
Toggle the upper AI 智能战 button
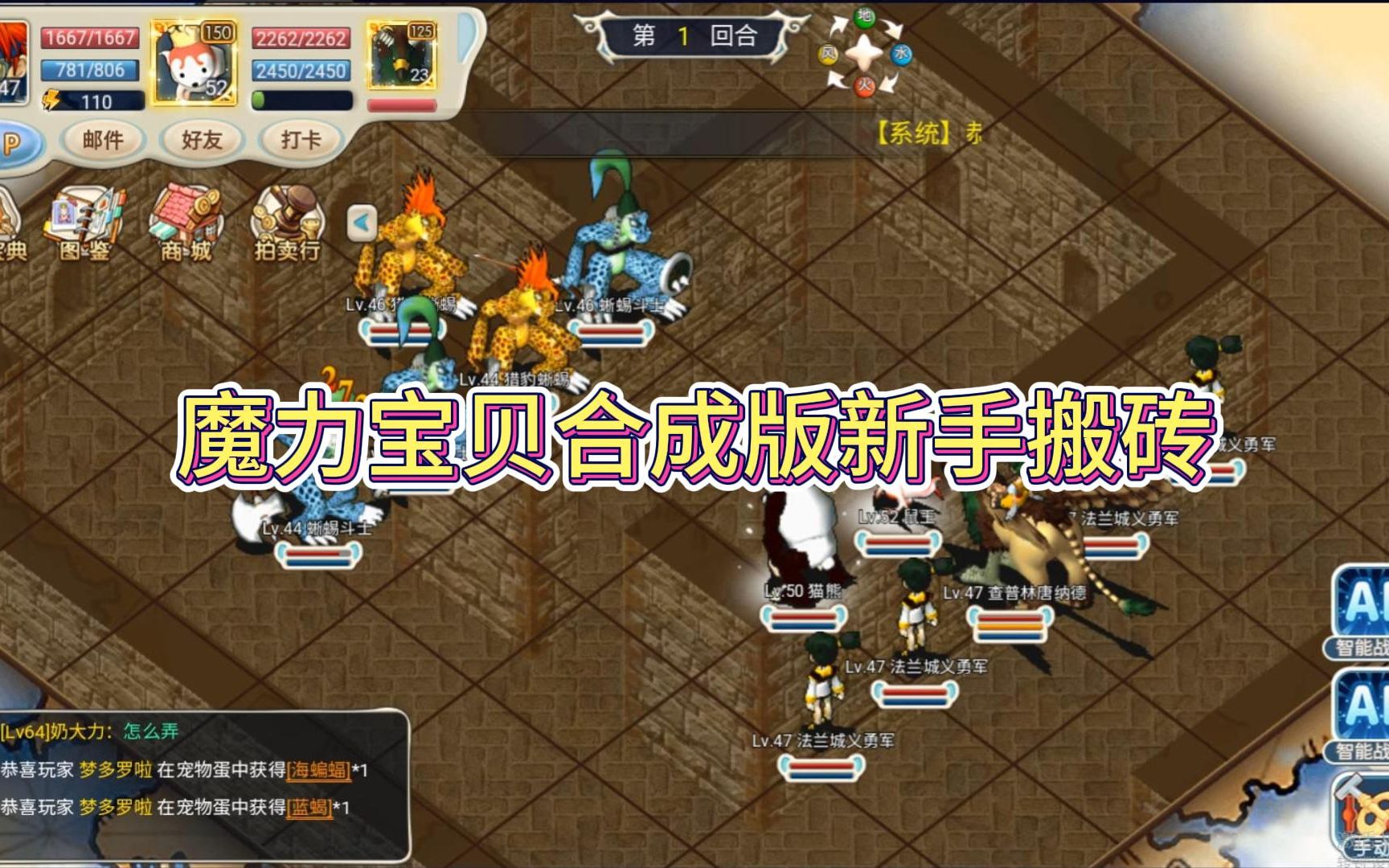pyautogui.click(x=1362, y=611)
